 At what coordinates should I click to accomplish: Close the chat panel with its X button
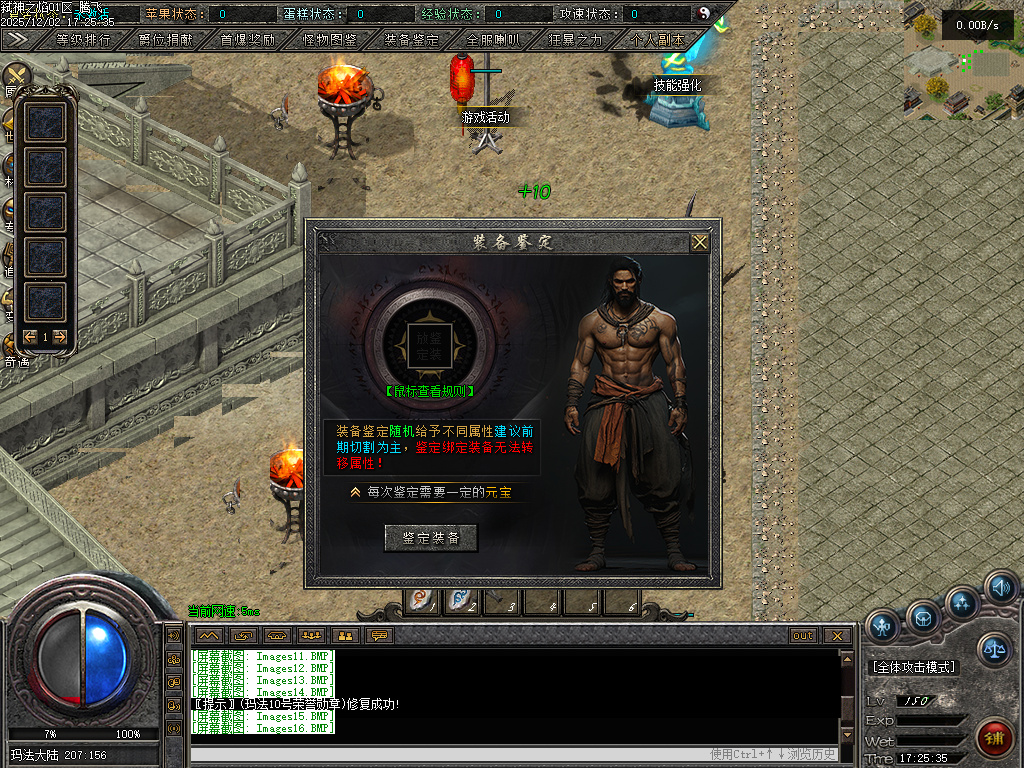point(837,635)
